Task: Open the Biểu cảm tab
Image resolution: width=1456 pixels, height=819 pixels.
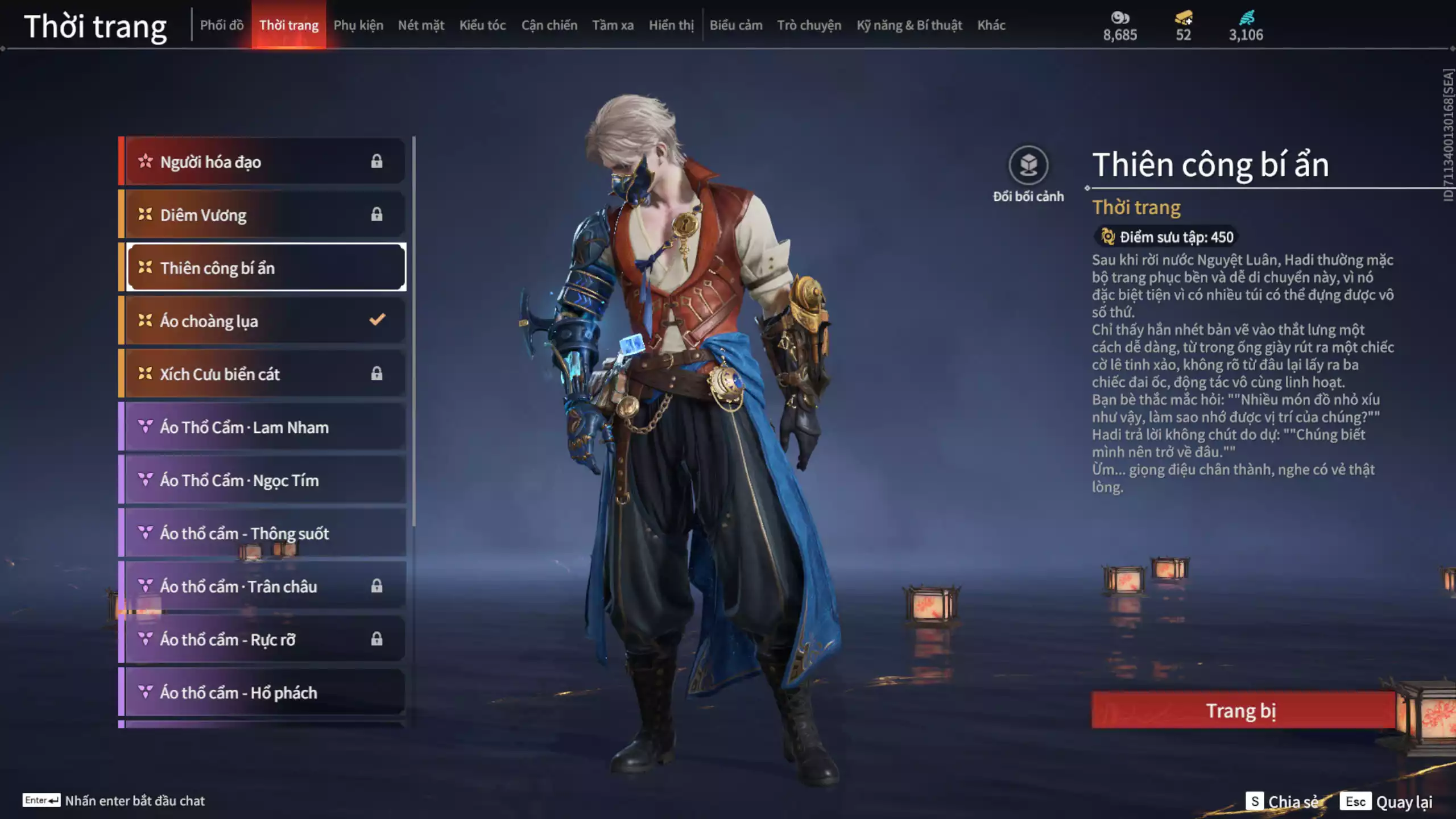Action: coord(735,25)
